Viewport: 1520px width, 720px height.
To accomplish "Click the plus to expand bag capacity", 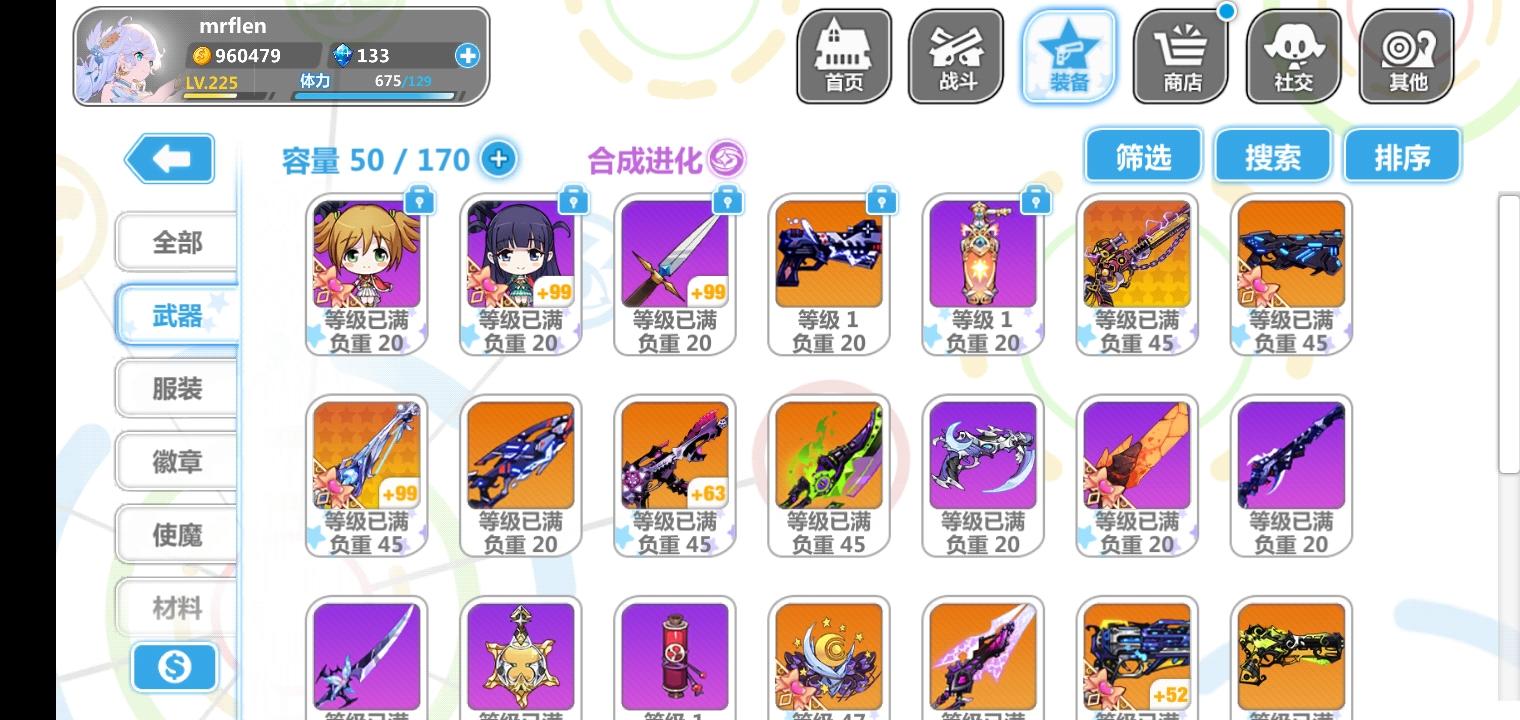I will pyautogui.click(x=497, y=158).
